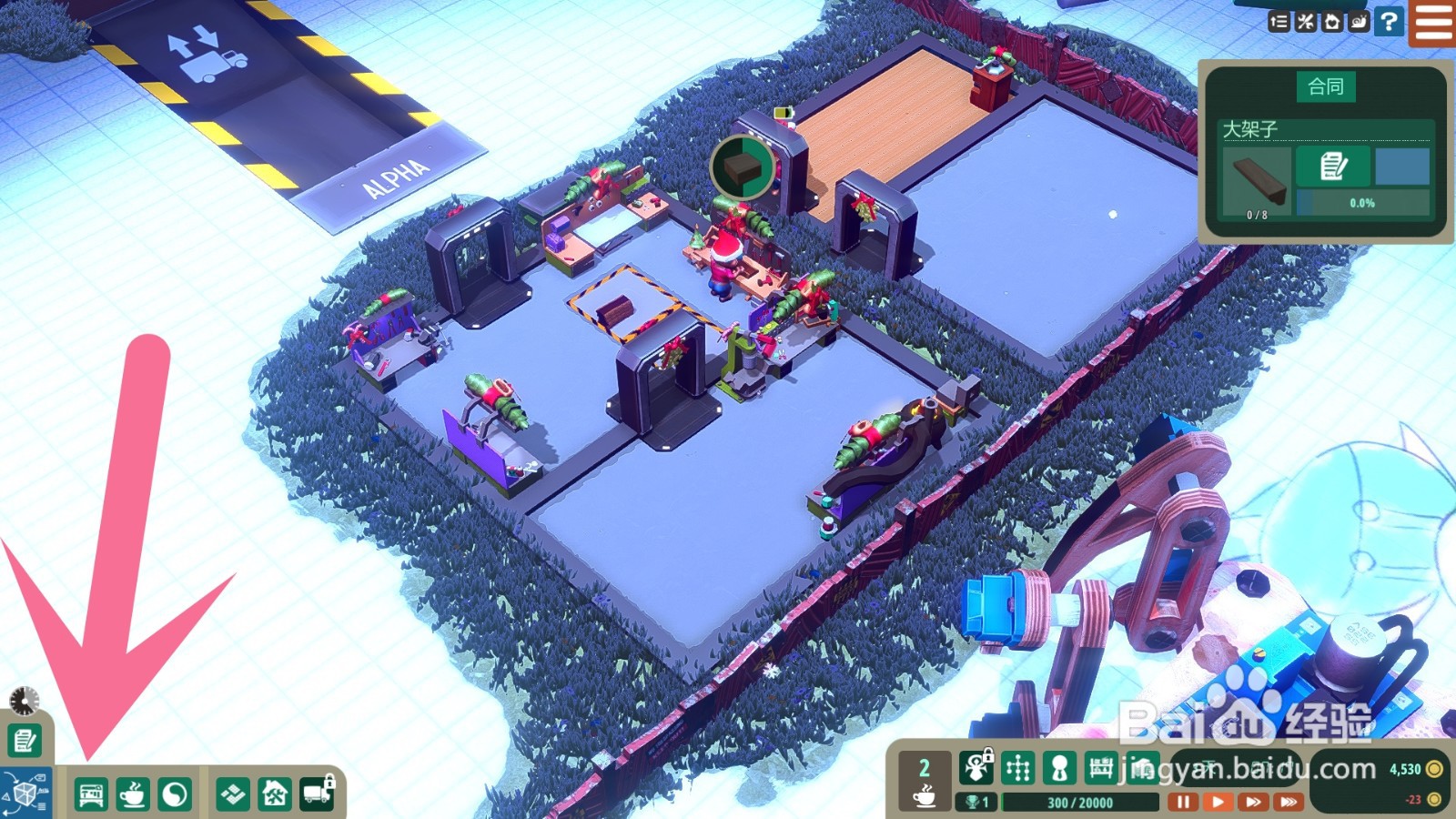The width and height of the screenshot is (1456, 819).
Task: Select the yin-yang decoration category
Action: (175, 794)
